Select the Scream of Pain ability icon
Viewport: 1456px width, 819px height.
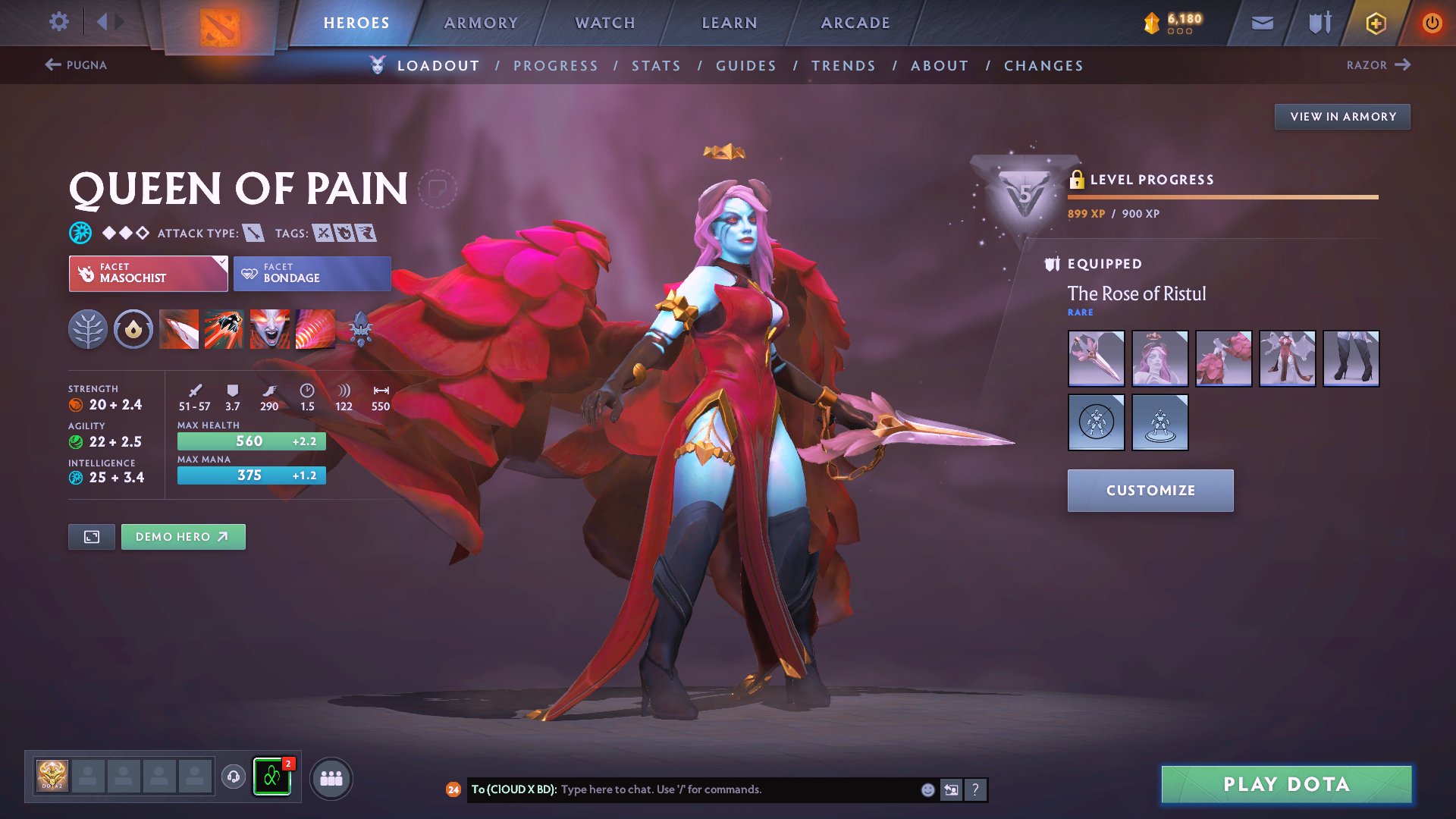[269, 329]
